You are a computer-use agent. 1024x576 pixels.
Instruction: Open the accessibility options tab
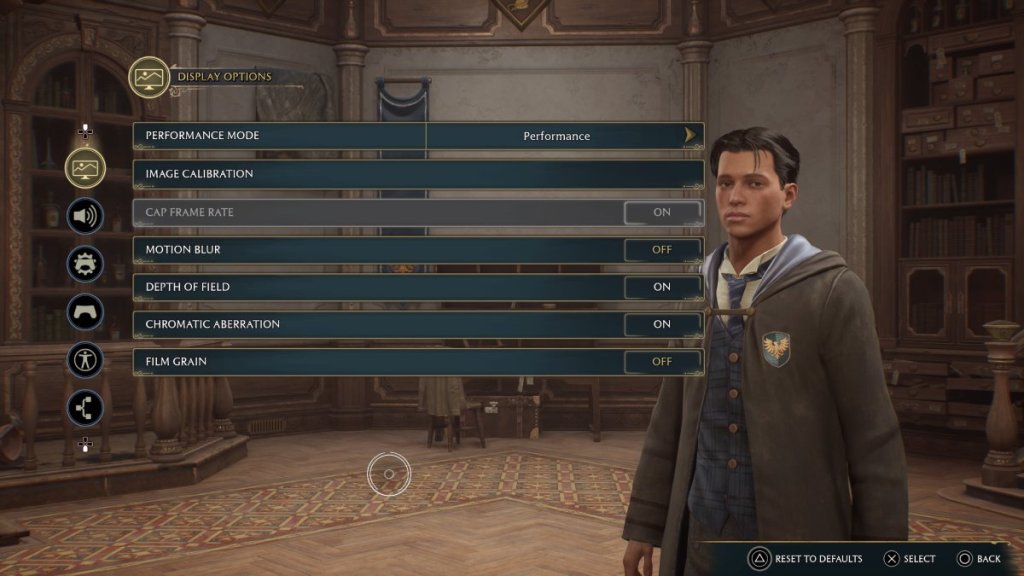click(86, 359)
